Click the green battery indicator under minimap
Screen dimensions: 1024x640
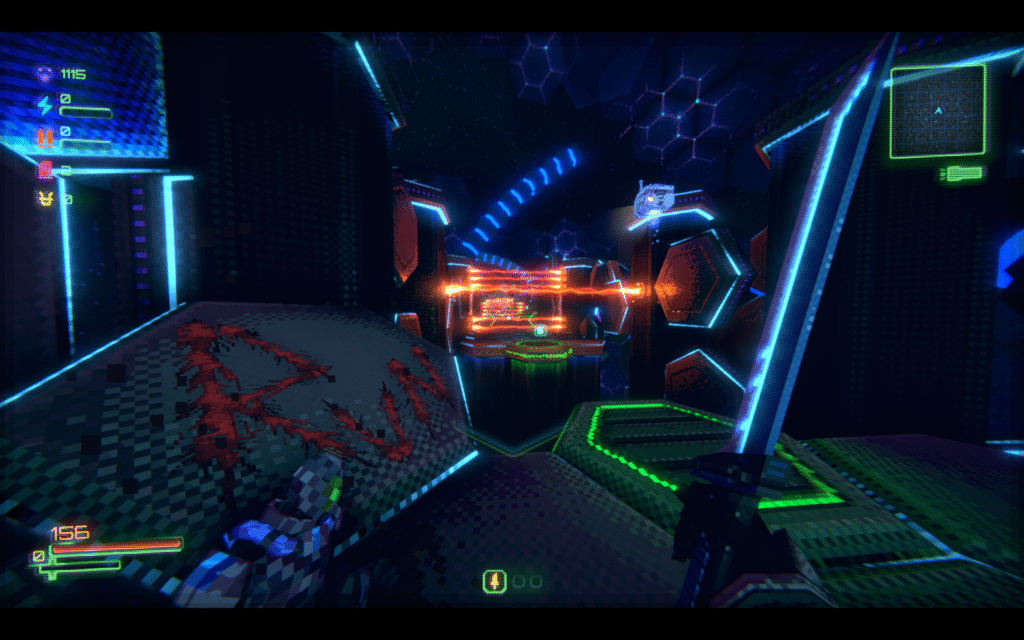pyautogui.click(x=958, y=174)
